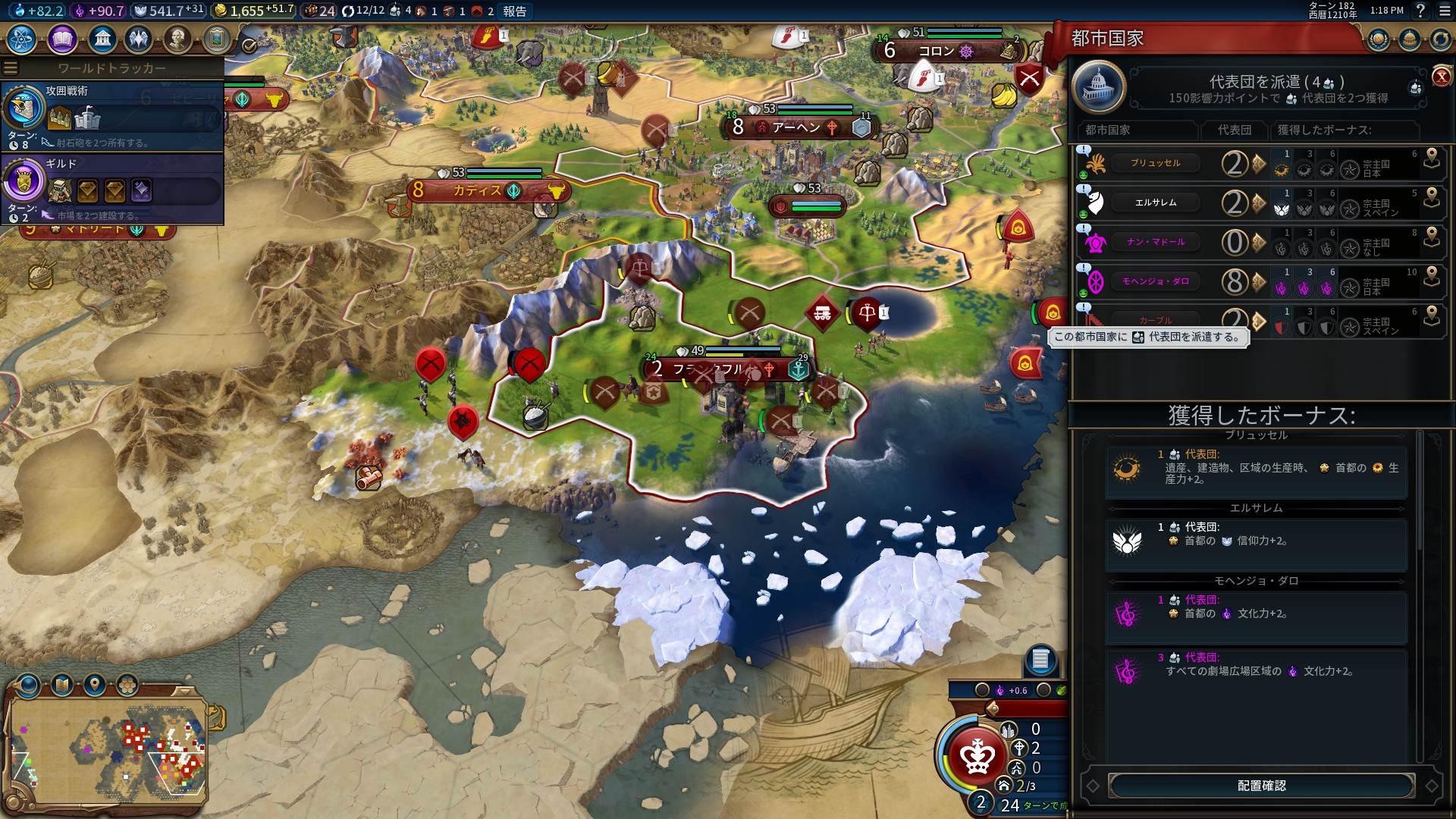Select the ギルド civic tracker entry
This screenshot has width=1456, height=819.
pyautogui.click(x=112, y=188)
